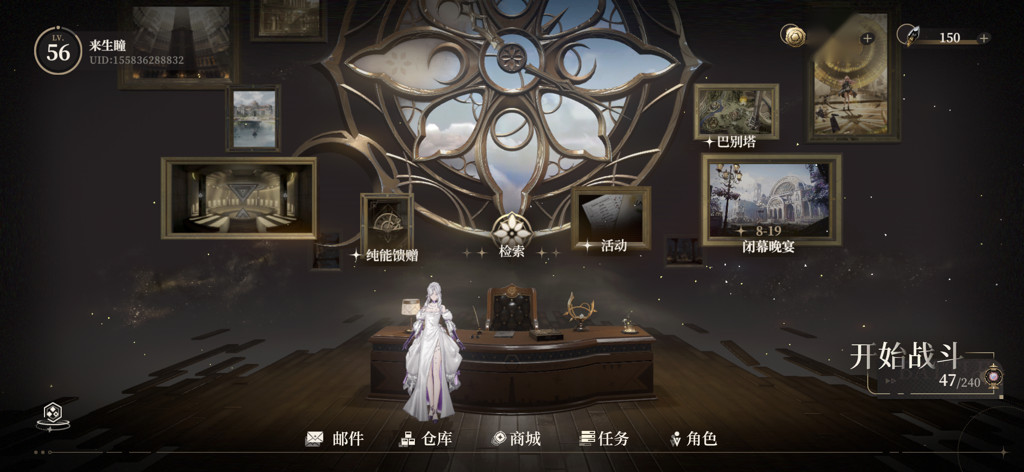Image resolution: width=1024 pixels, height=472 pixels.
Task: Add more crystal currency beside 150
Action: (984, 38)
